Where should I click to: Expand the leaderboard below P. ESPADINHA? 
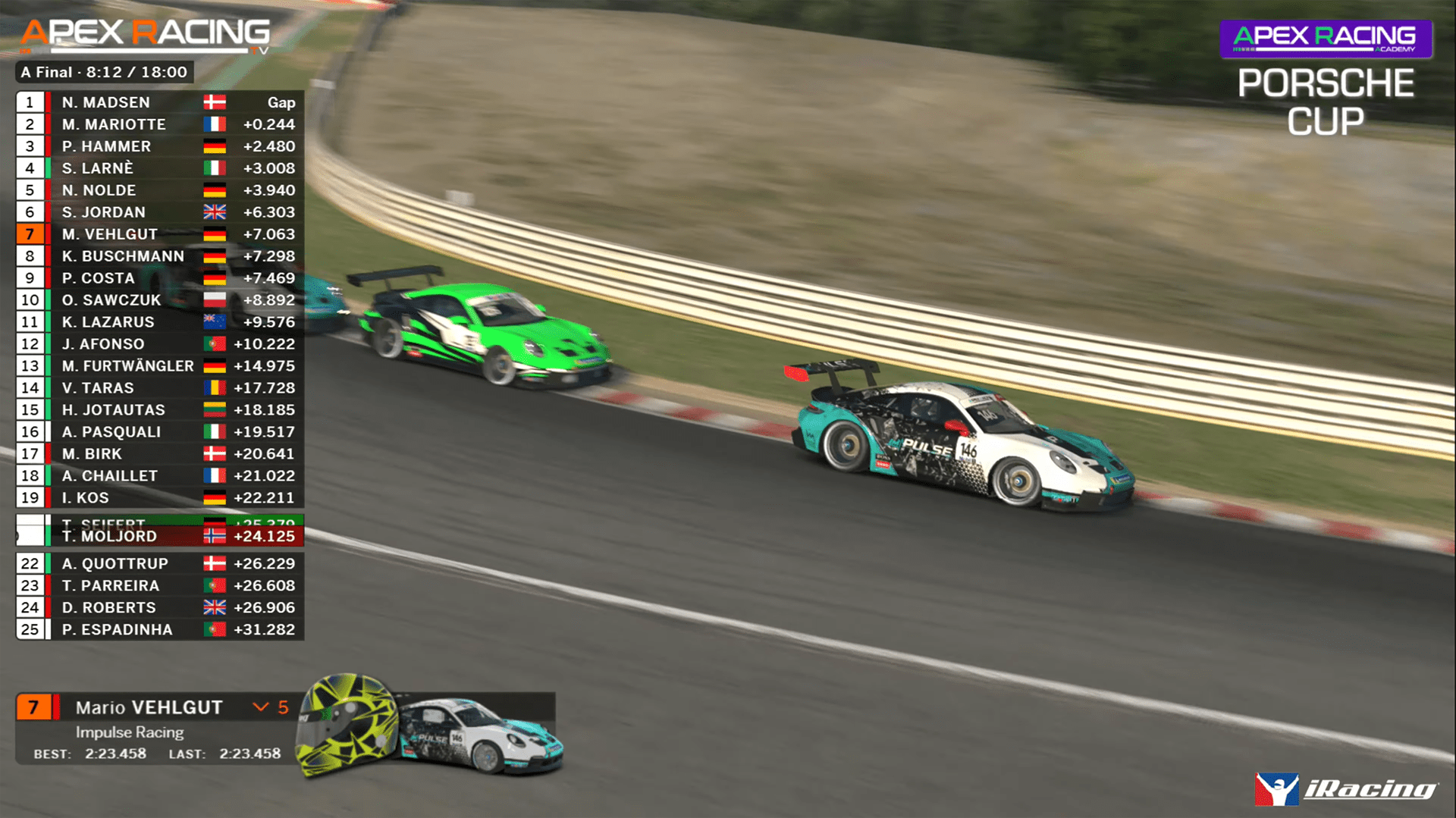tap(152, 648)
